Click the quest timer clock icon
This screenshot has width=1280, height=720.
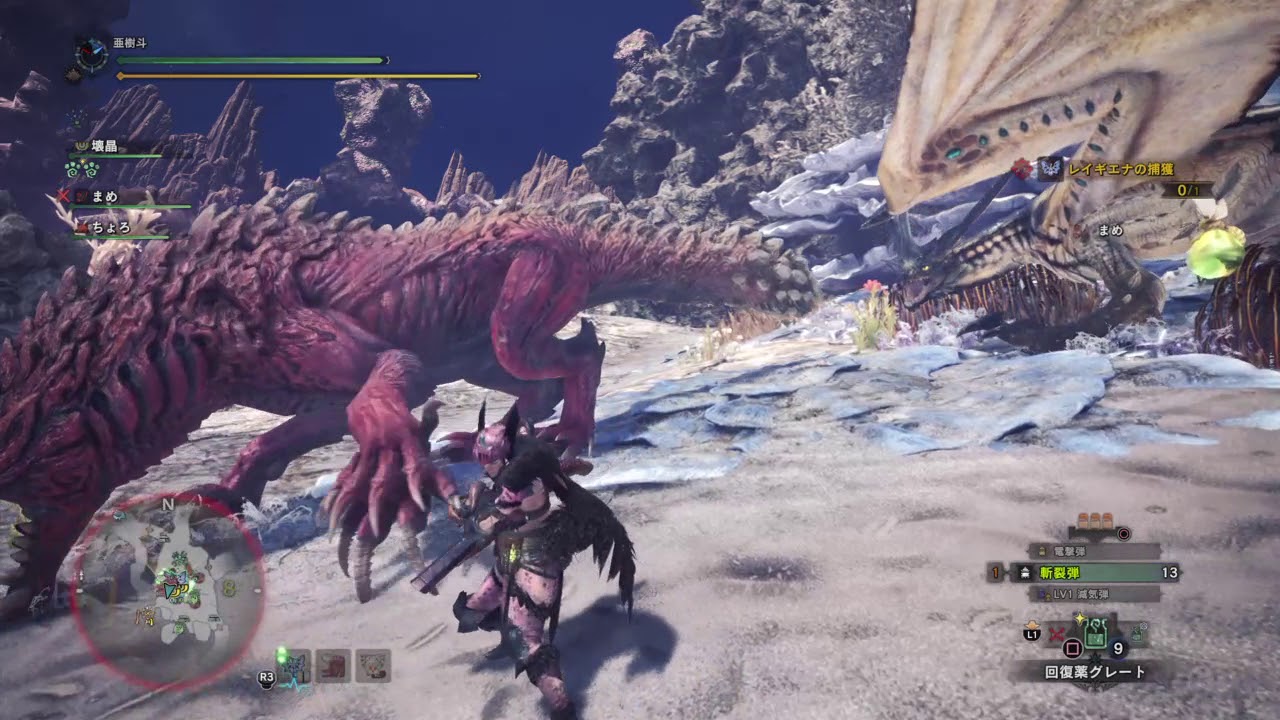pos(91,53)
